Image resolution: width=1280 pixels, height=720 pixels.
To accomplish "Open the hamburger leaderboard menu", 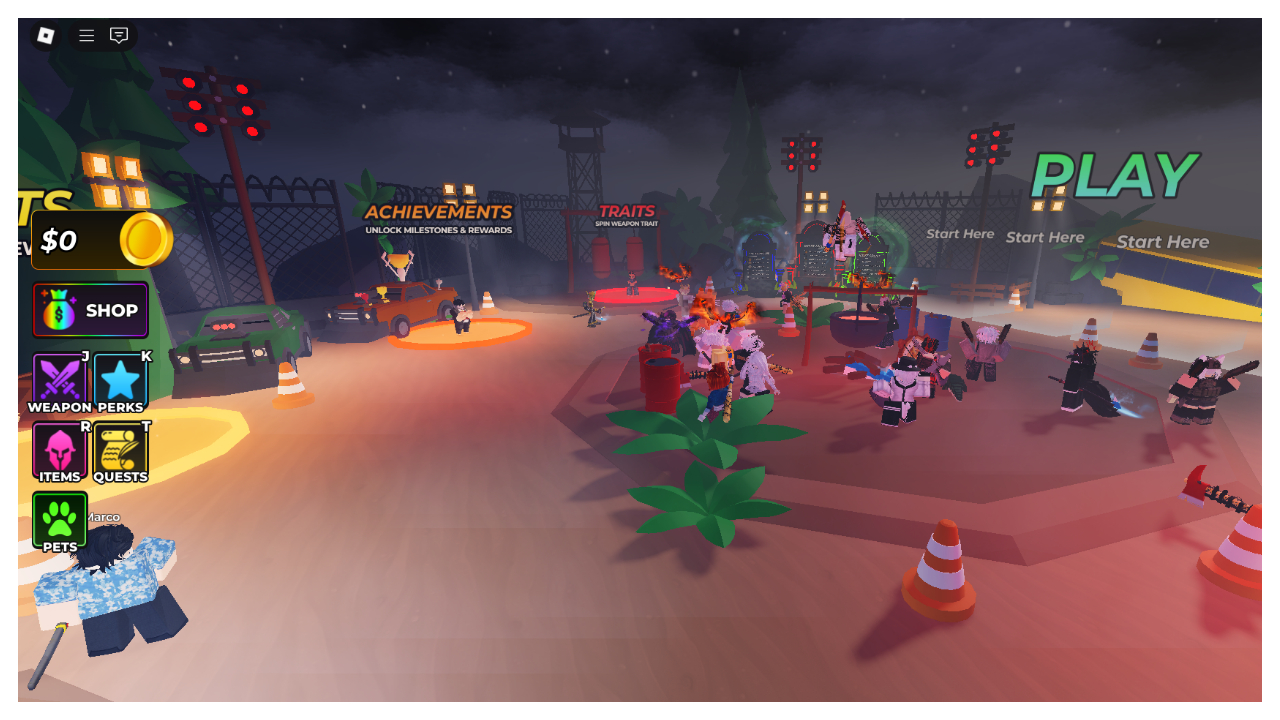I will [x=86, y=35].
